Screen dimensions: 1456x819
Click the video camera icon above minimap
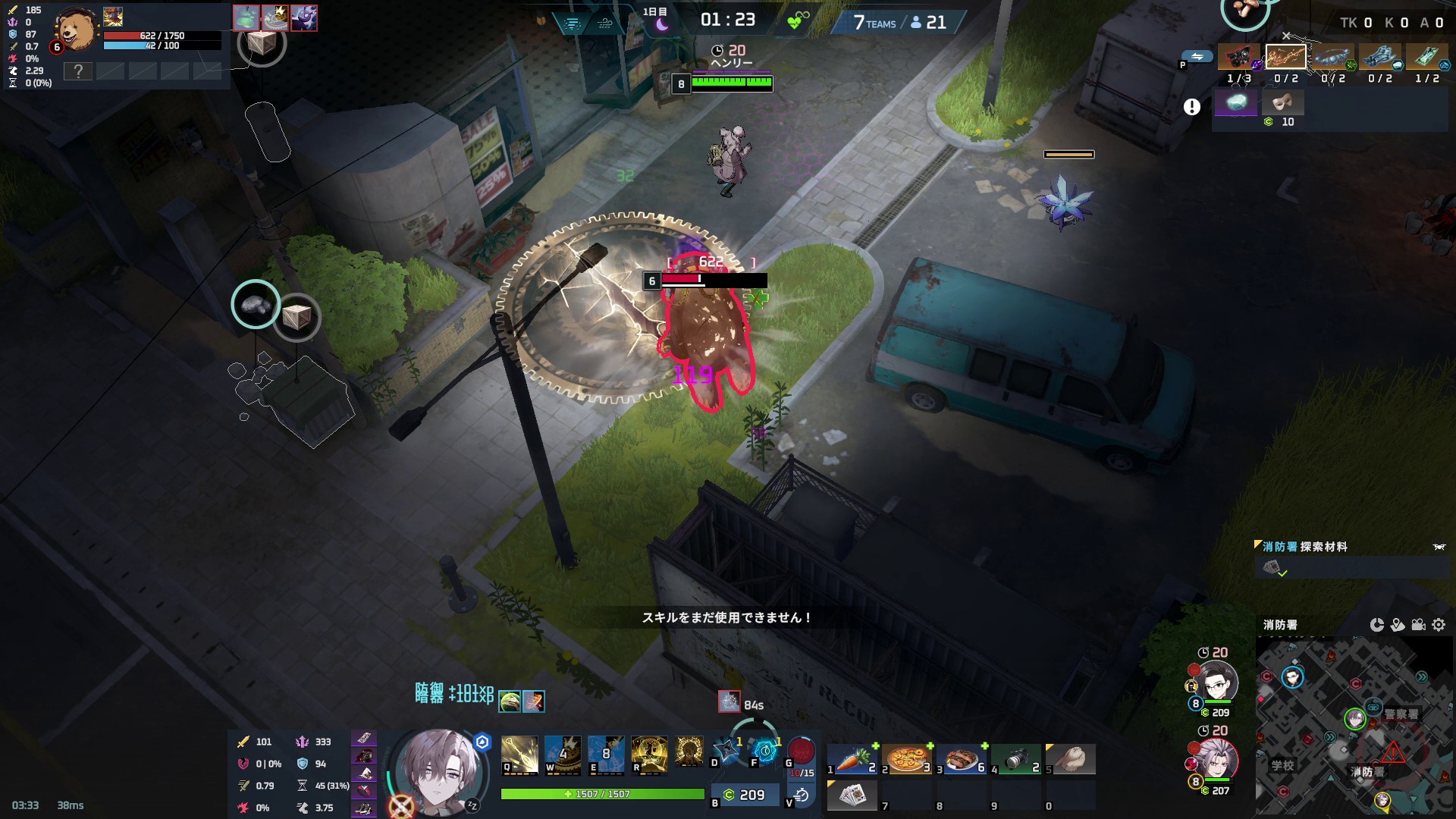[1418, 625]
